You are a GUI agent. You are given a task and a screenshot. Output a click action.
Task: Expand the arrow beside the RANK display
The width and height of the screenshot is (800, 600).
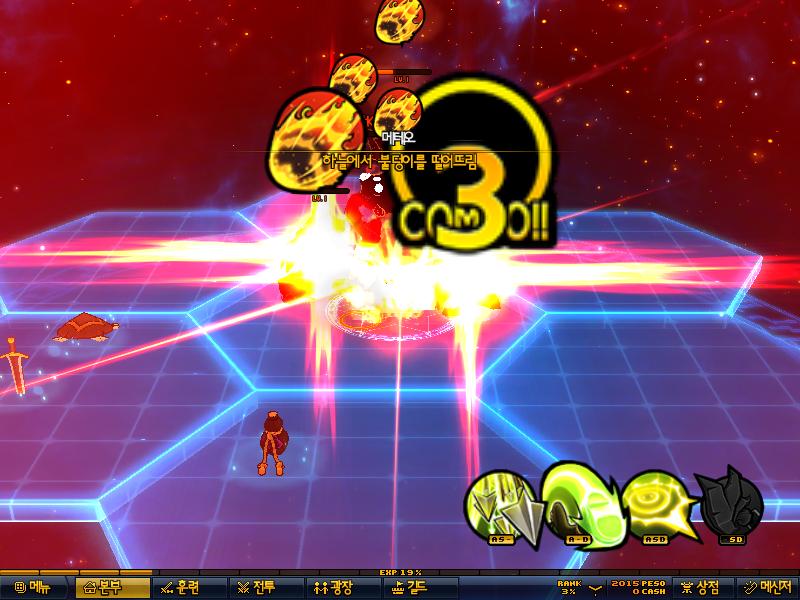tap(596, 587)
